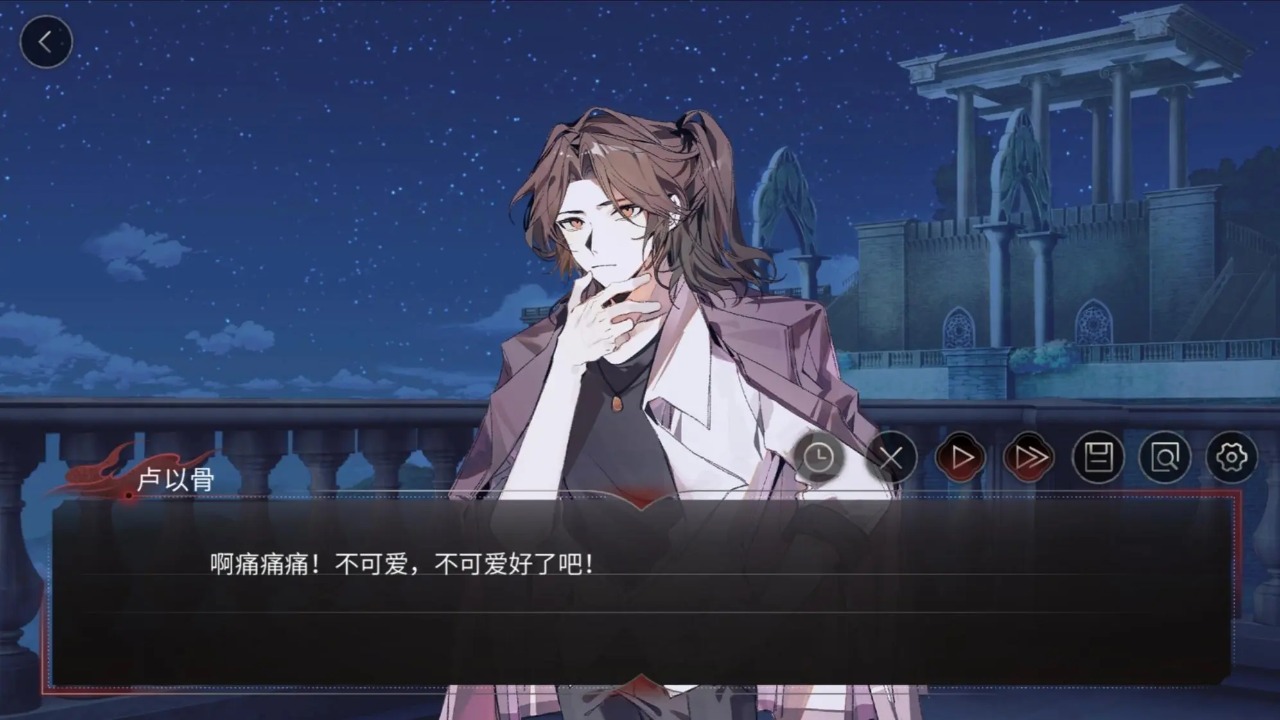The image size is (1280, 720).
Task: Save your progress using the floppy disk icon
Action: 1096,458
